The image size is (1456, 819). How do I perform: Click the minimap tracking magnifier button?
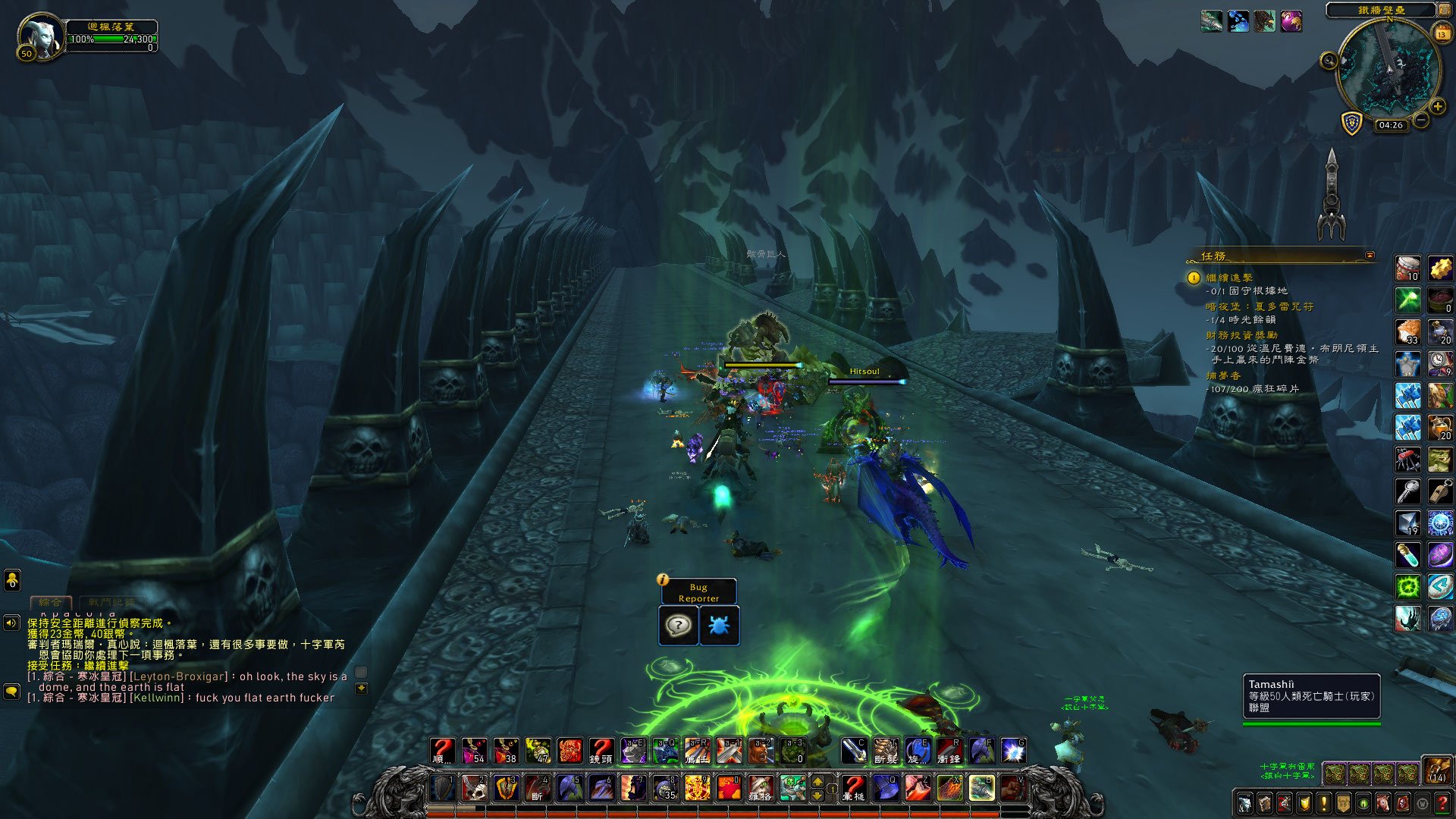[x=1329, y=61]
